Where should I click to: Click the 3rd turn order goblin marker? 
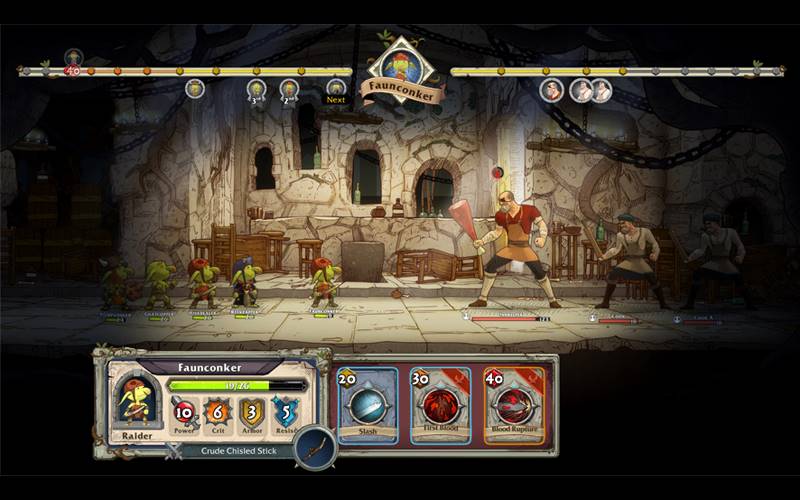pyautogui.click(x=256, y=90)
